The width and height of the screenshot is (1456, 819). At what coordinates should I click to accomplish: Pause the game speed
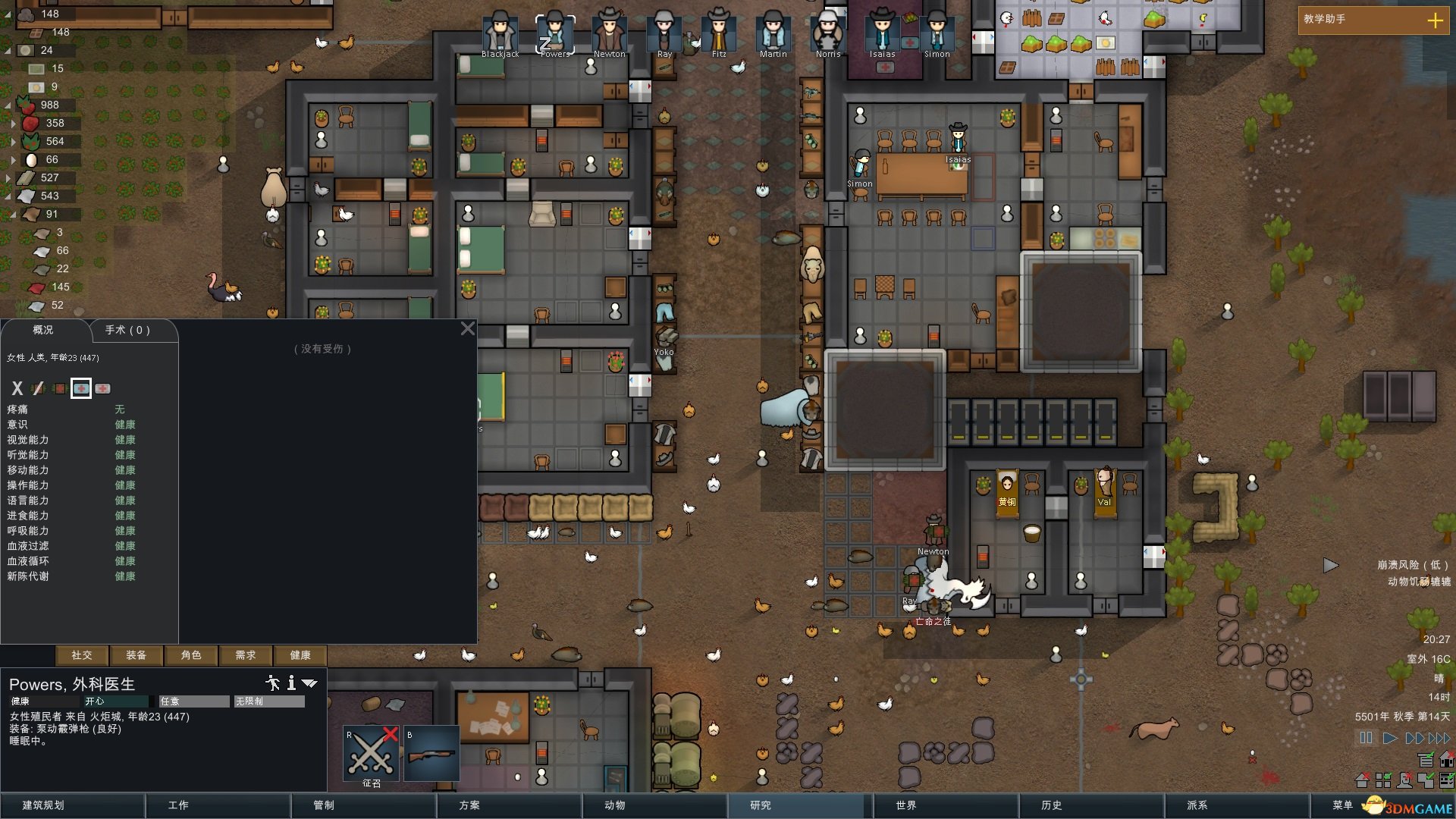1366,738
